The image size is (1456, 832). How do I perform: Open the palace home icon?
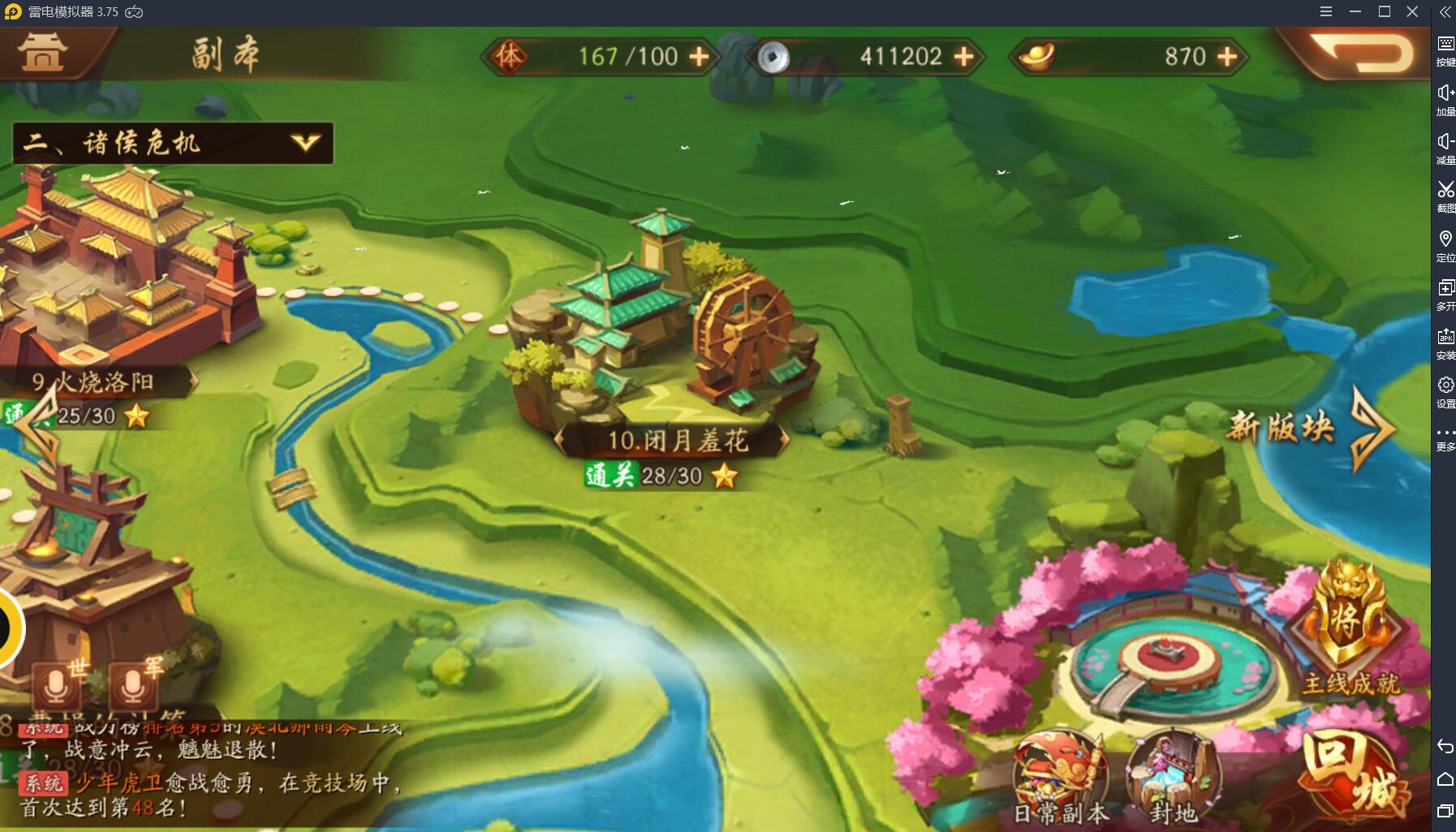click(x=42, y=52)
